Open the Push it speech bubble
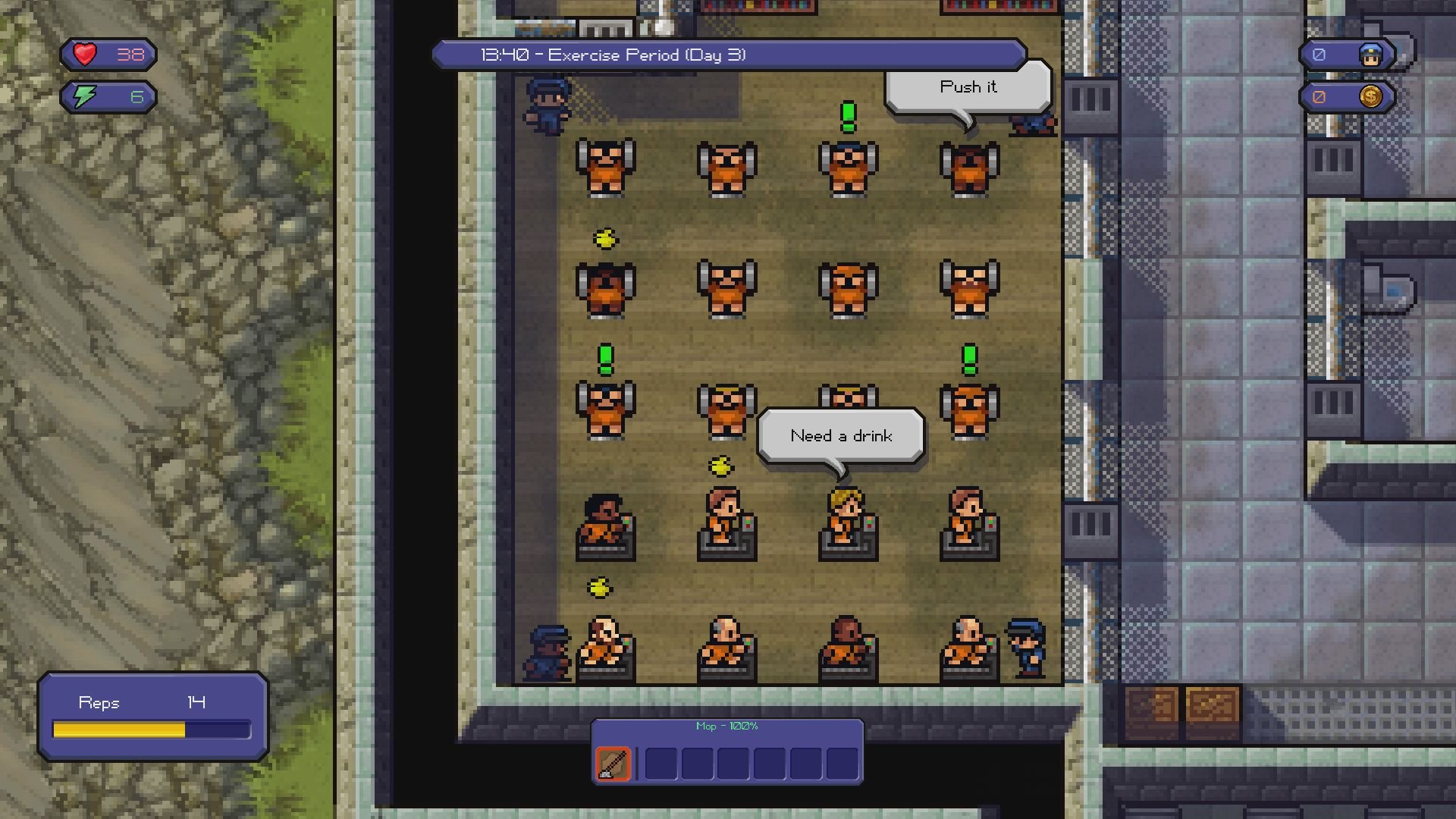 pos(968,86)
